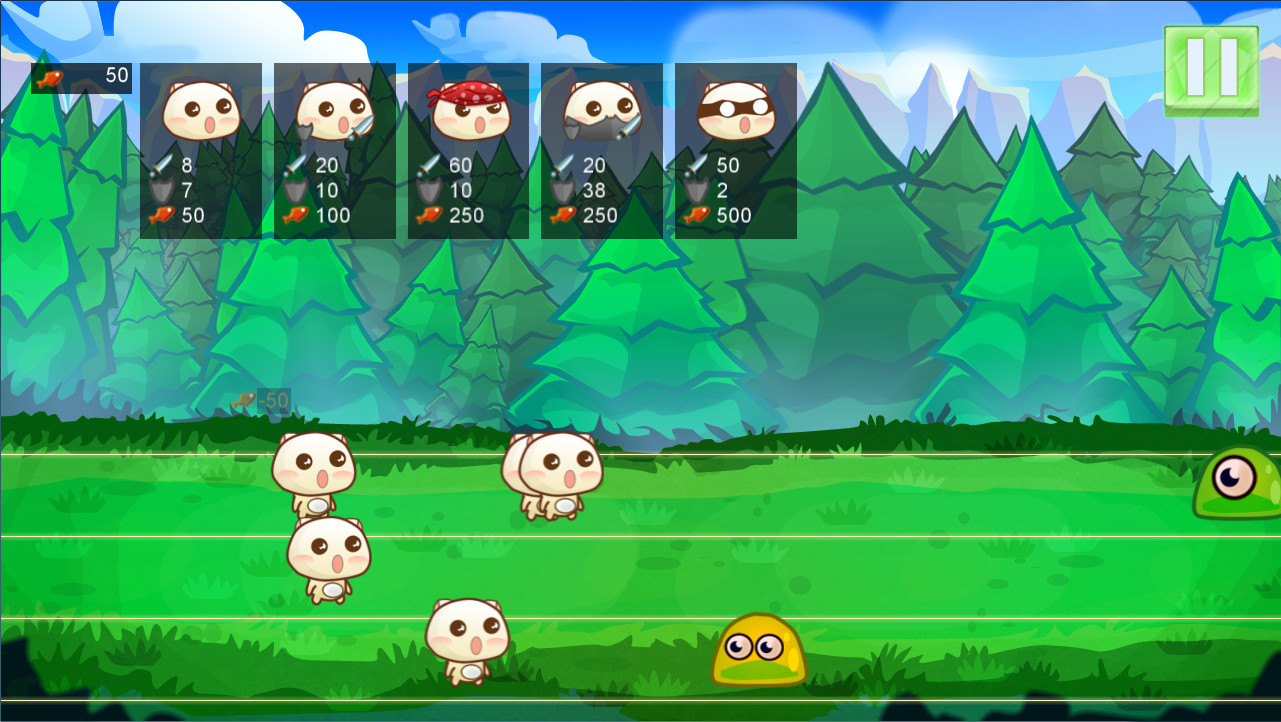1281x722 pixels.
Task: Select the sword cat unit costing 100 fish
Action: pyautogui.click(x=333, y=150)
